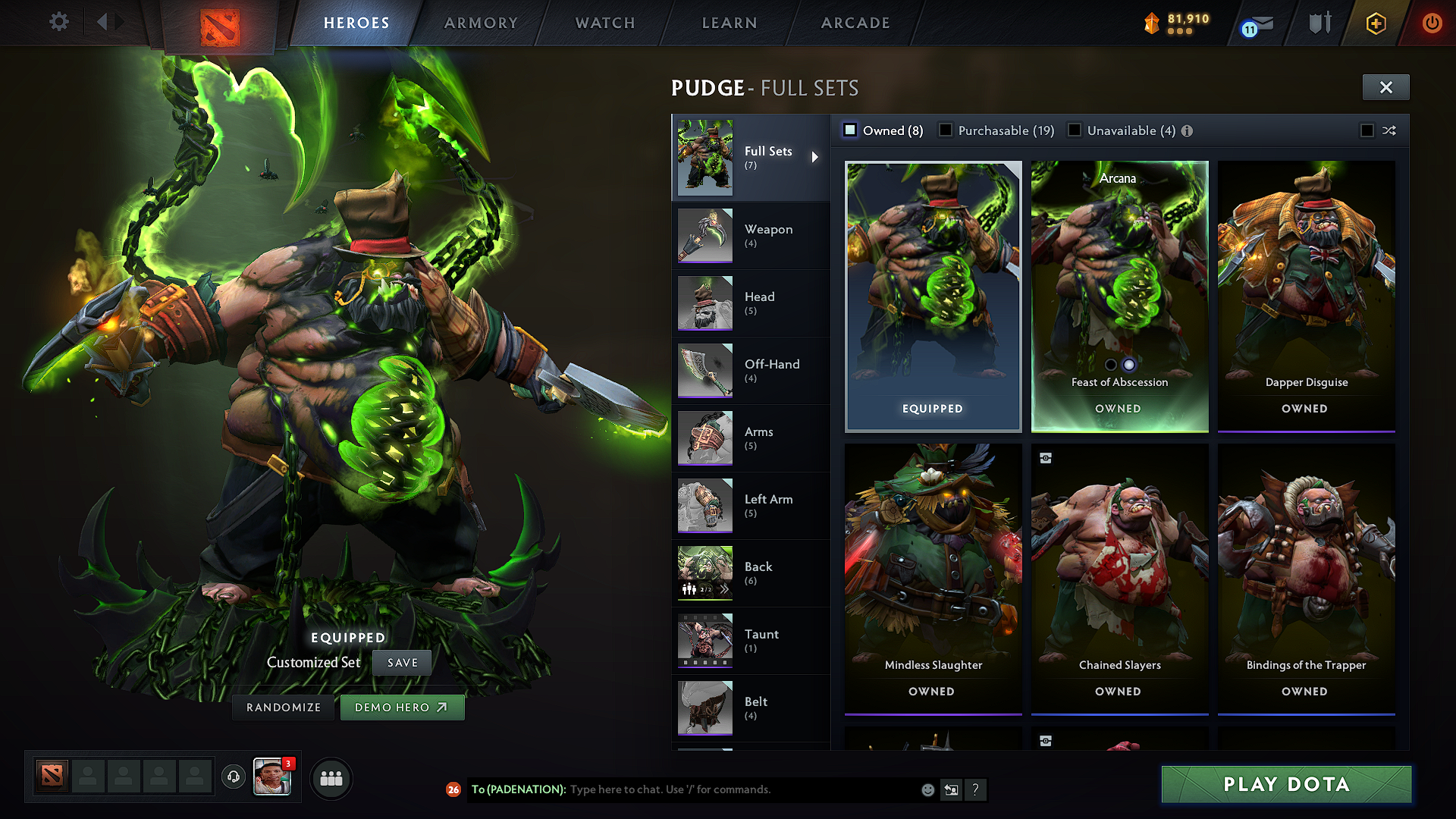The image size is (1456, 819).
Task: Click the Demo Hero button
Action: click(x=402, y=707)
